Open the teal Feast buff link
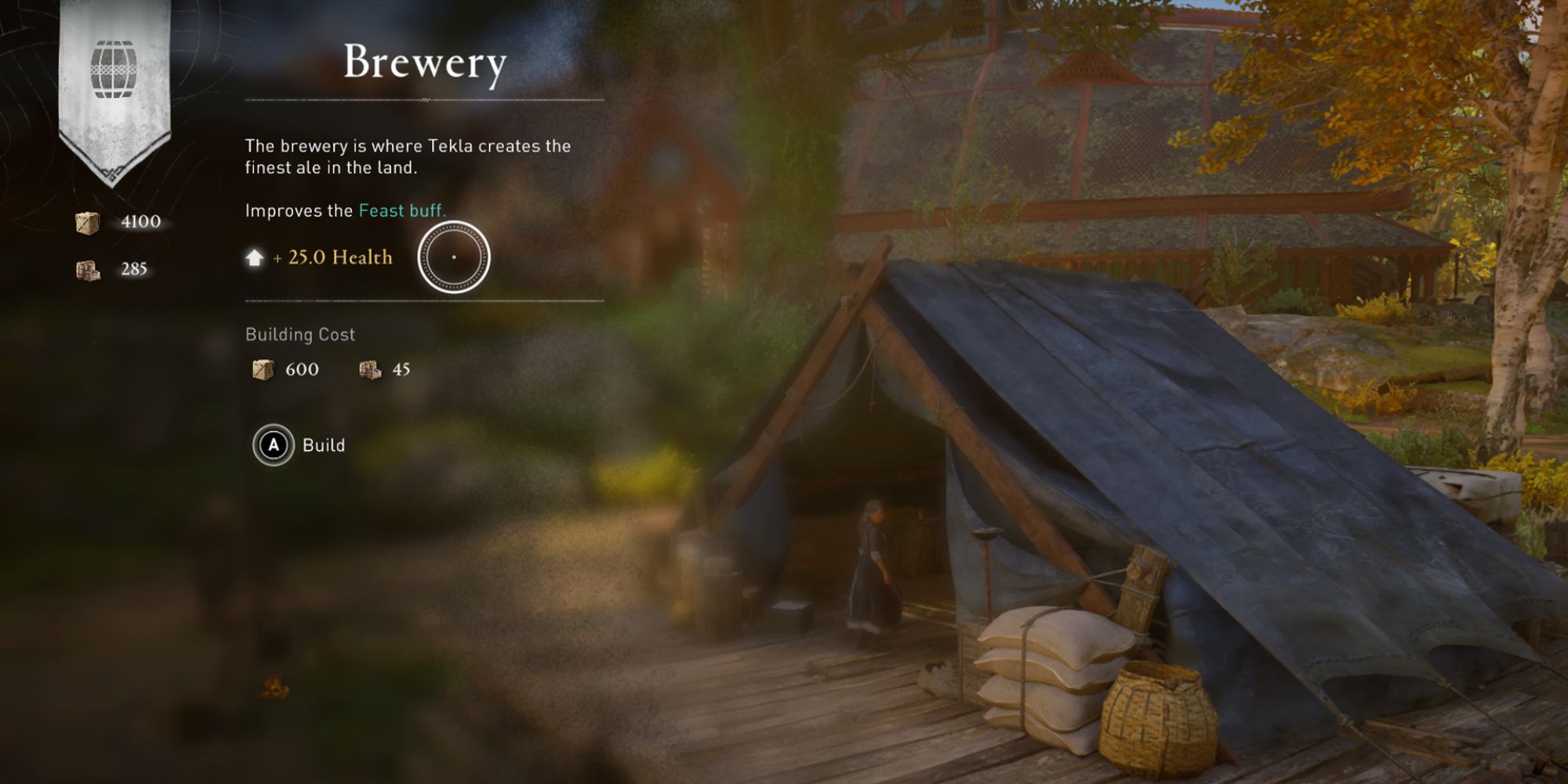1568x784 pixels. (x=401, y=211)
